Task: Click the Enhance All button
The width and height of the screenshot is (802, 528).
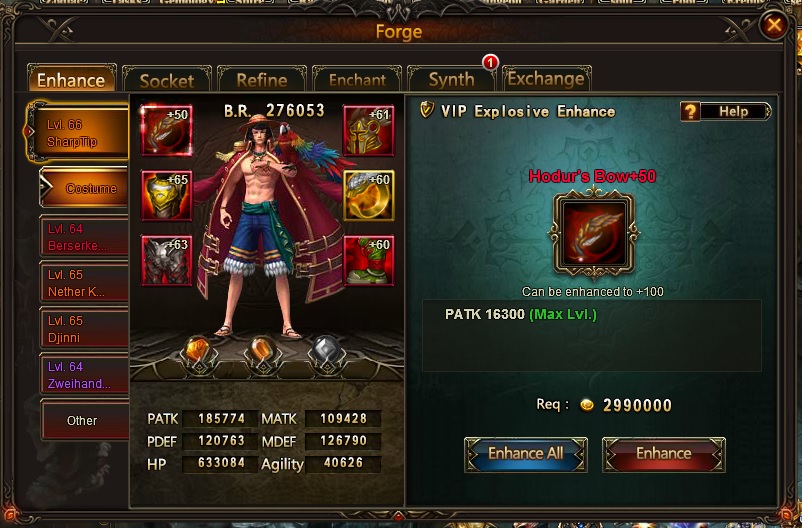Action: point(526,453)
